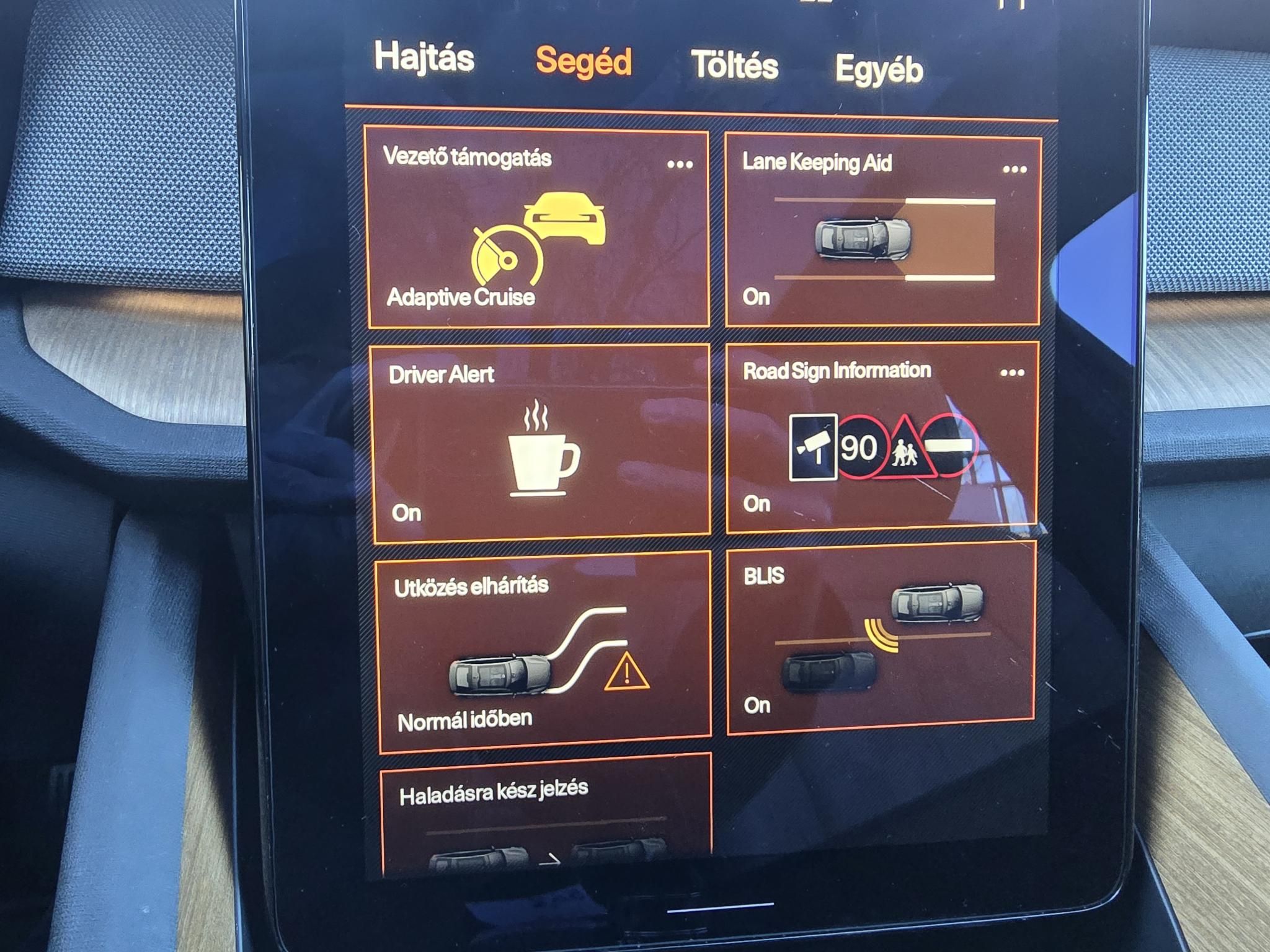Viewport: 1270px width, 952px height.
Task: Open the Töltés tab
Action: [x=734, y=66]
